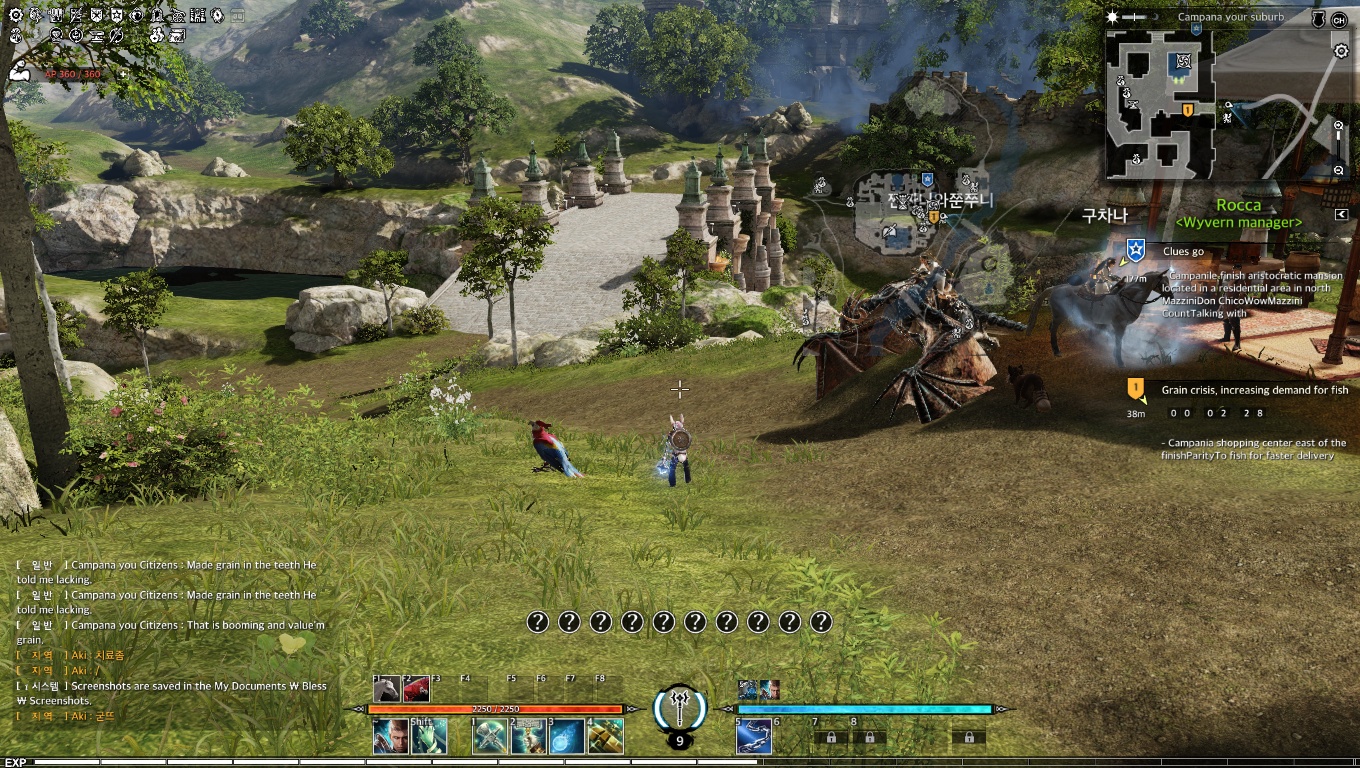Click the yellow quest marker on minimap
1360x768 pixels.
tap(1187, 110)
